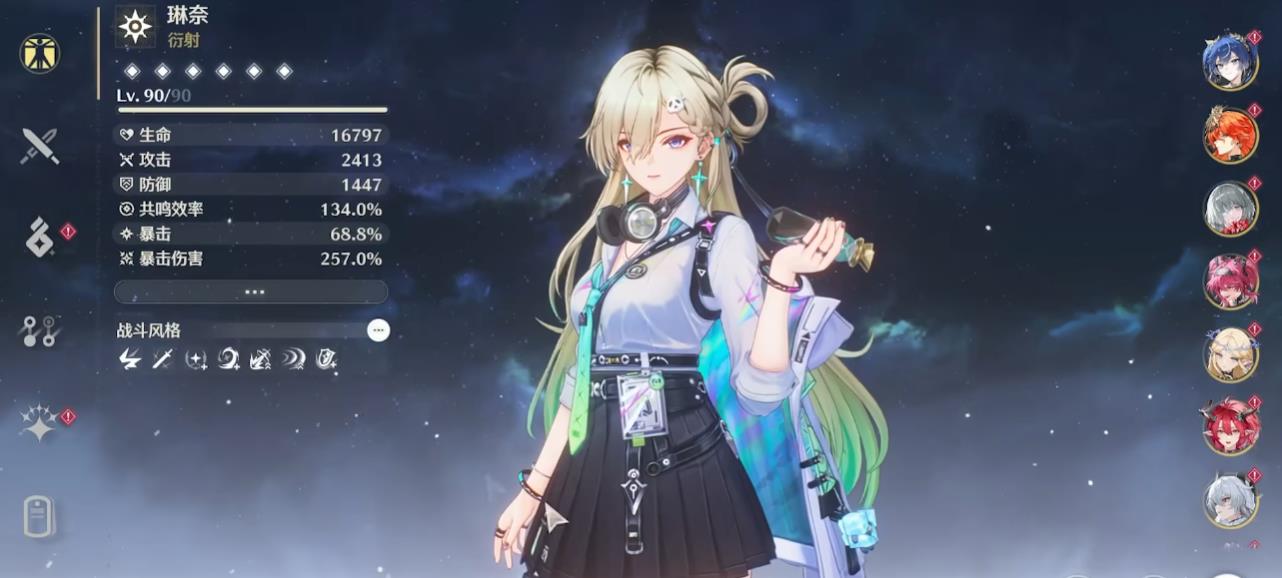This screenshot has height=578, width=1282.
Task: Switch to the gray-haired character portrait
Action: (x=1229, y=208)
